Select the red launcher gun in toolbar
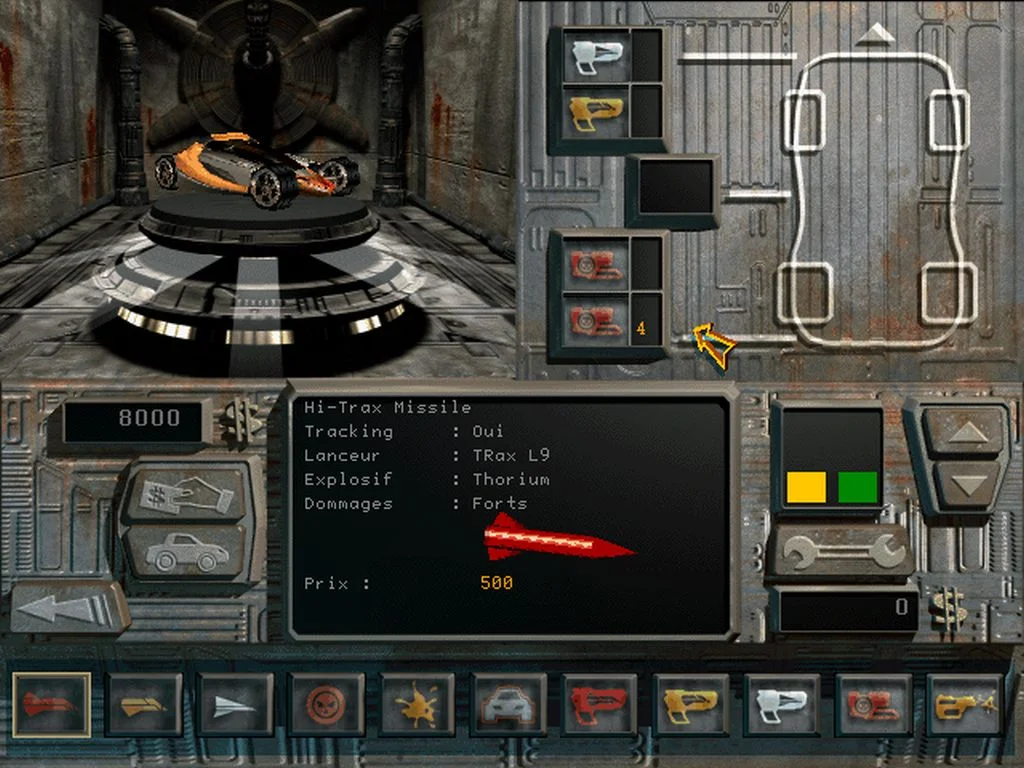 click(601, 704)
